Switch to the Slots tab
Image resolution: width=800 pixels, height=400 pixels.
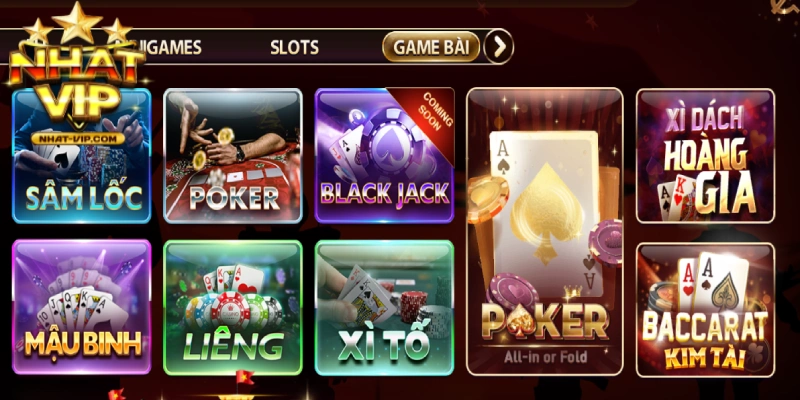point(294,46)
